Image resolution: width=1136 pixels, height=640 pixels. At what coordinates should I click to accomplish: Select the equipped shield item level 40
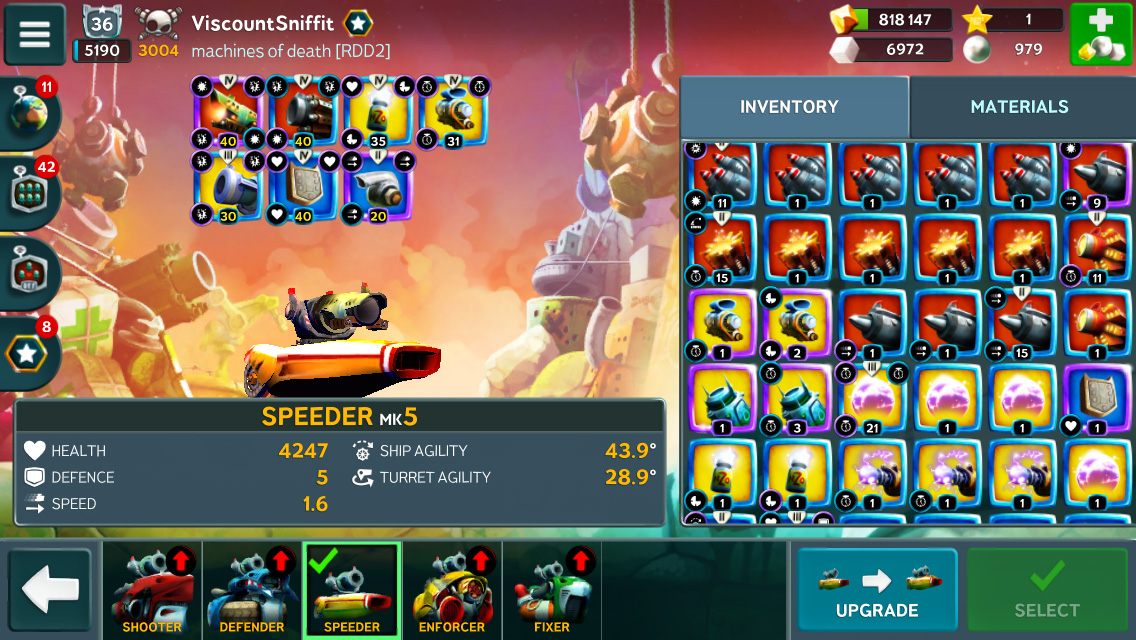(x=303, y=186)
